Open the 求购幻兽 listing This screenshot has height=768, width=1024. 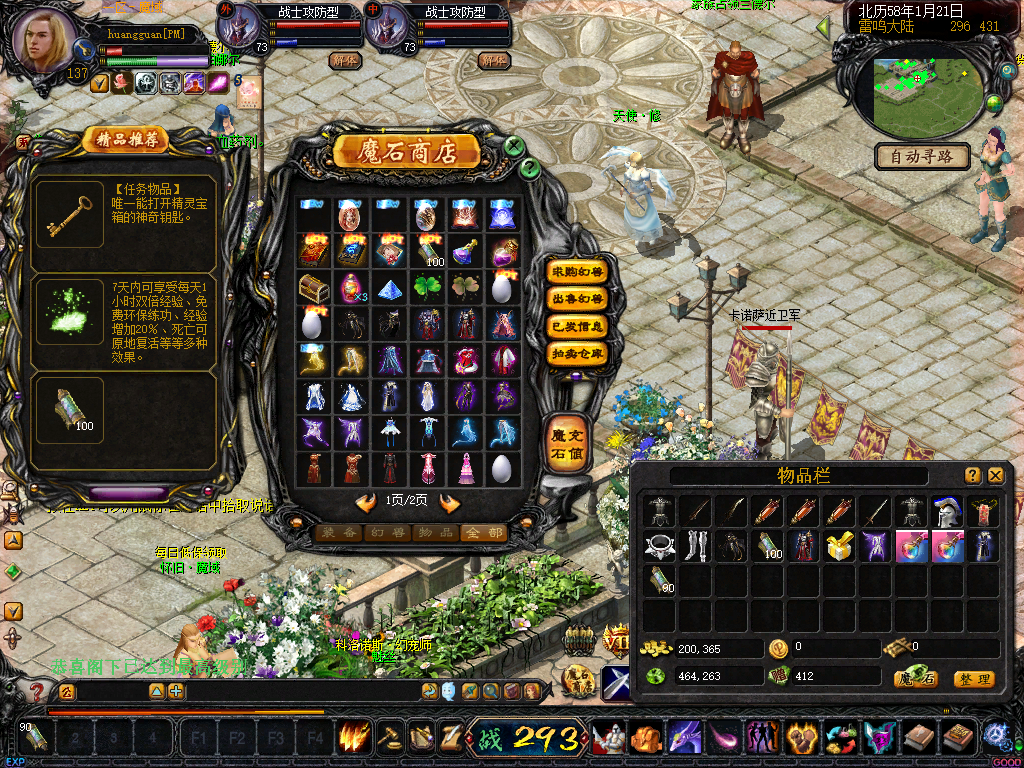coord(577,271)
